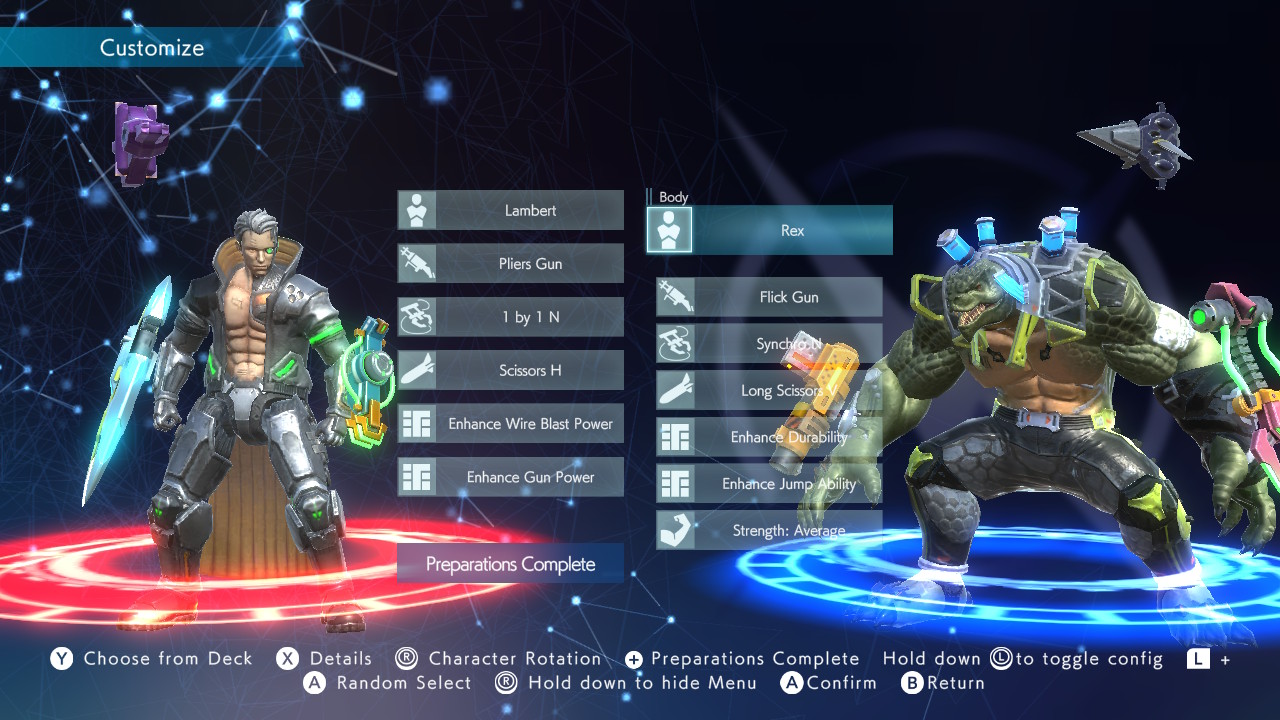The width and height of the screenshot is (1280, 720).
Task: Click the Strength: Average arm icon
Action: click(x=674, y=530)
